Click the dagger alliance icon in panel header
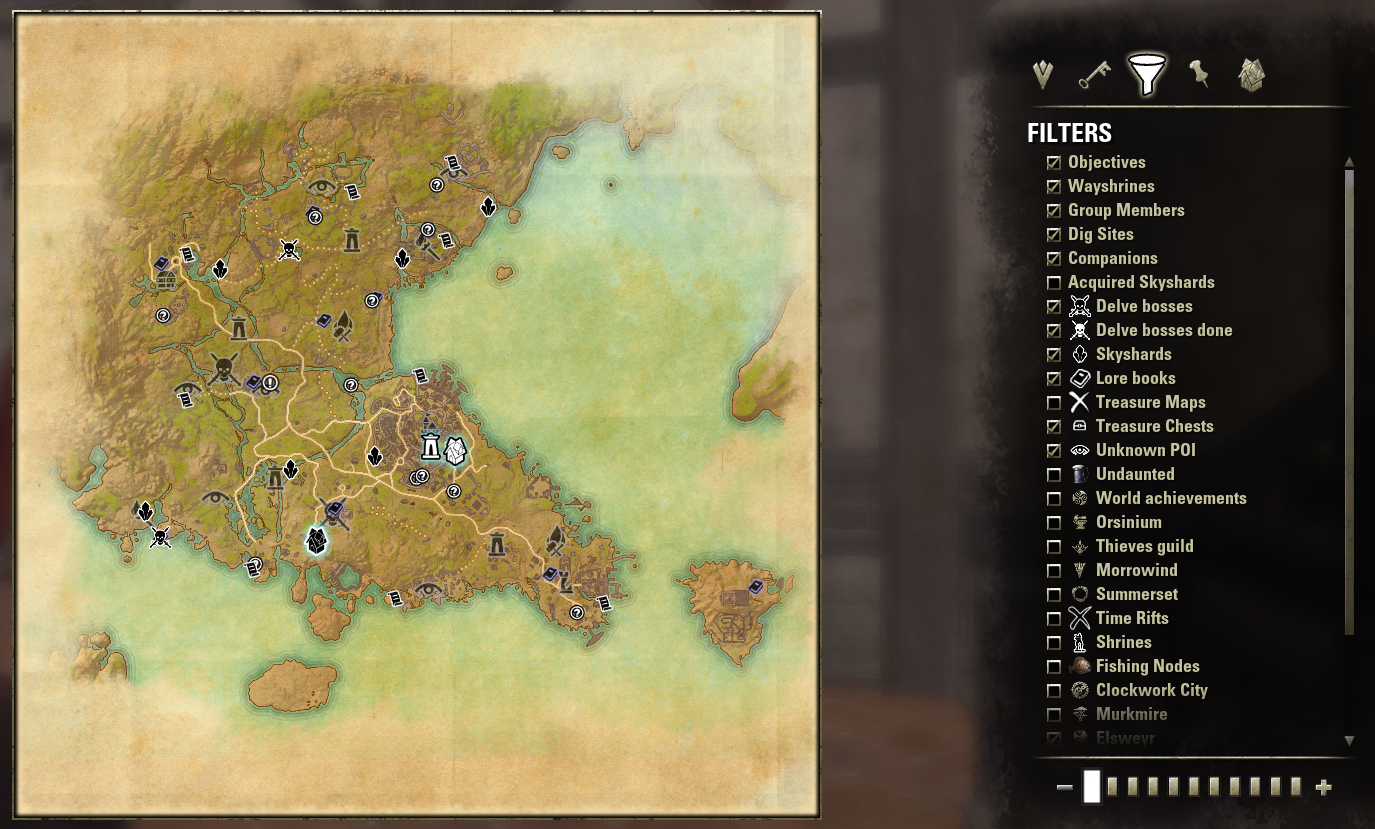The height and width of the screenshot is (829, 1375). 1042,74
